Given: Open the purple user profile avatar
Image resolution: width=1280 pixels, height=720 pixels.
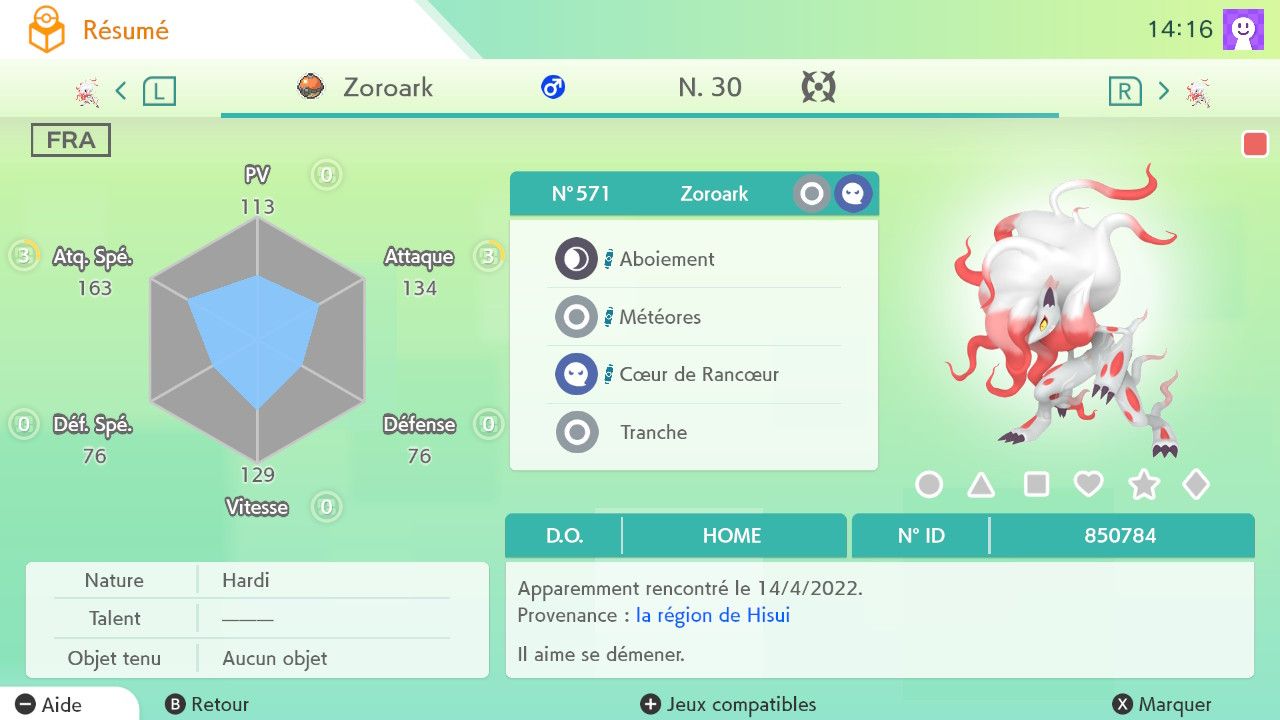Looking at the screenshot, I should click(1243, 29).
